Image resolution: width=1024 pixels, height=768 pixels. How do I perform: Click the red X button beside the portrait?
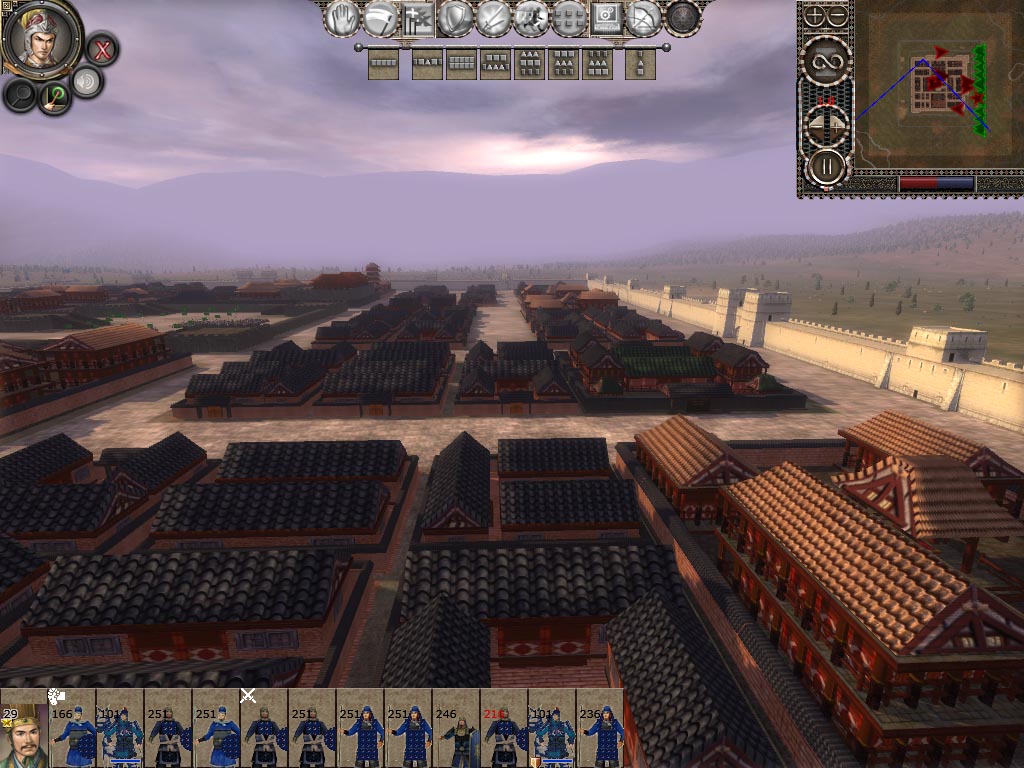(x=101, y=48)
